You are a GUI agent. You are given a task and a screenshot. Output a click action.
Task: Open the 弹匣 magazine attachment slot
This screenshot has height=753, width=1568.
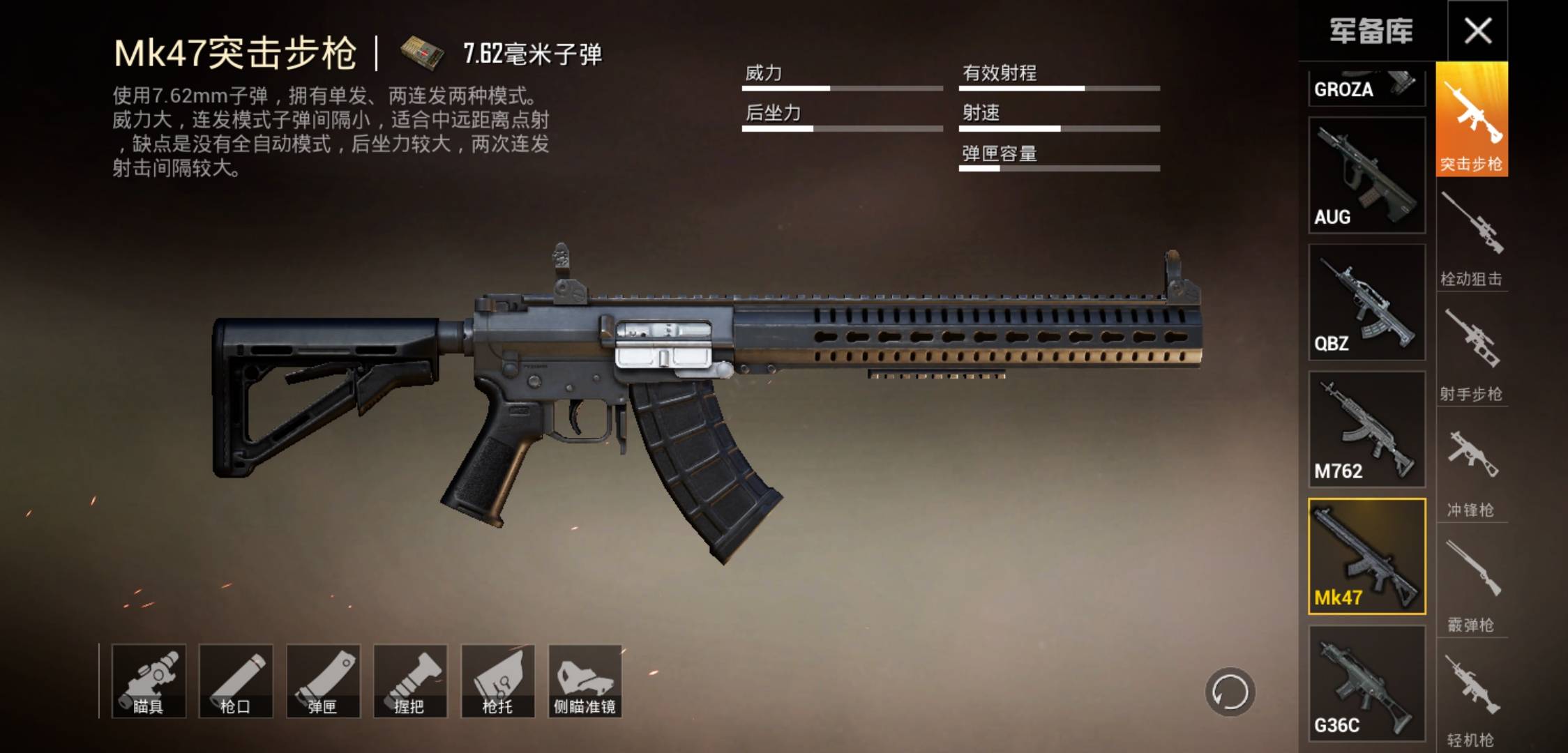pyautogui.click(x=323, y=680)
